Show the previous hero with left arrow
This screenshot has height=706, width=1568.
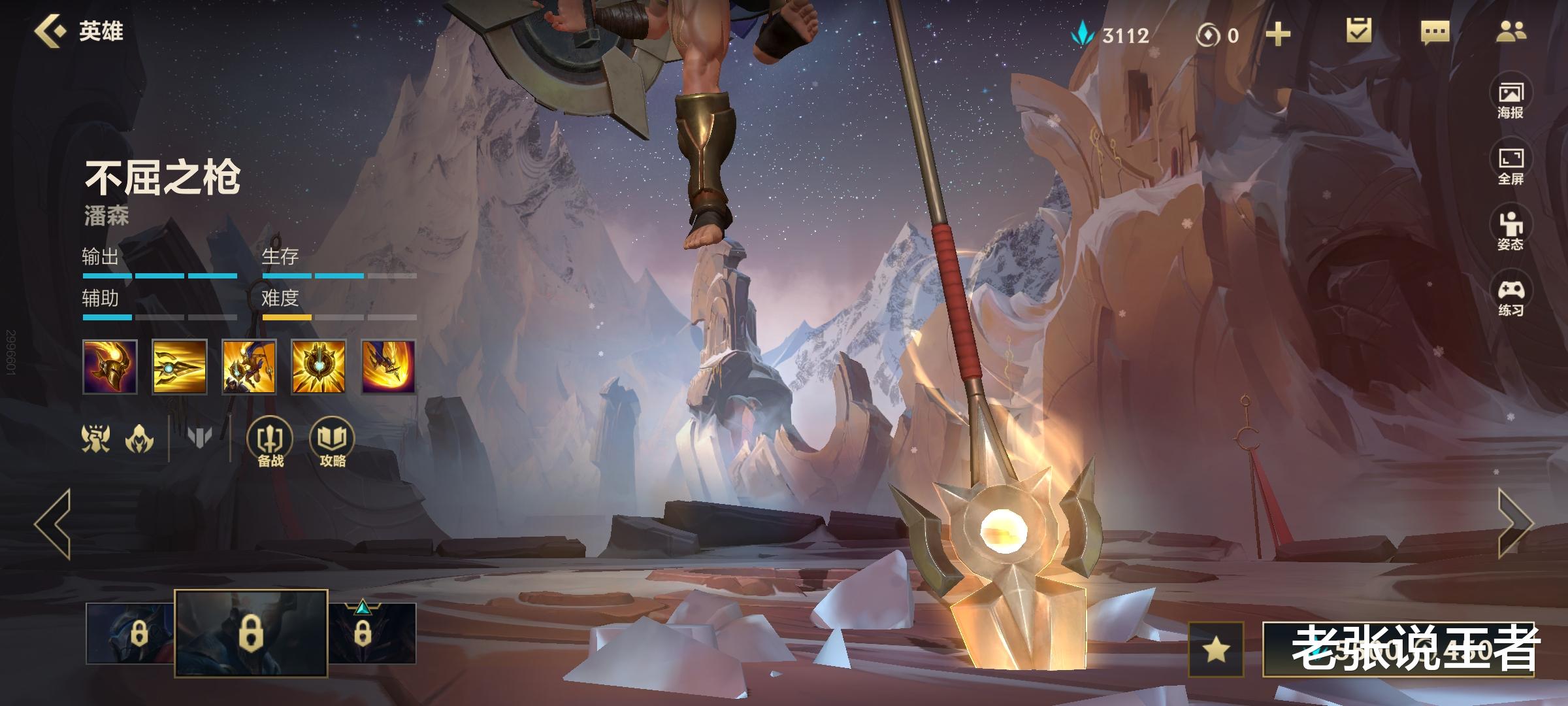click(x=54, y=524)
